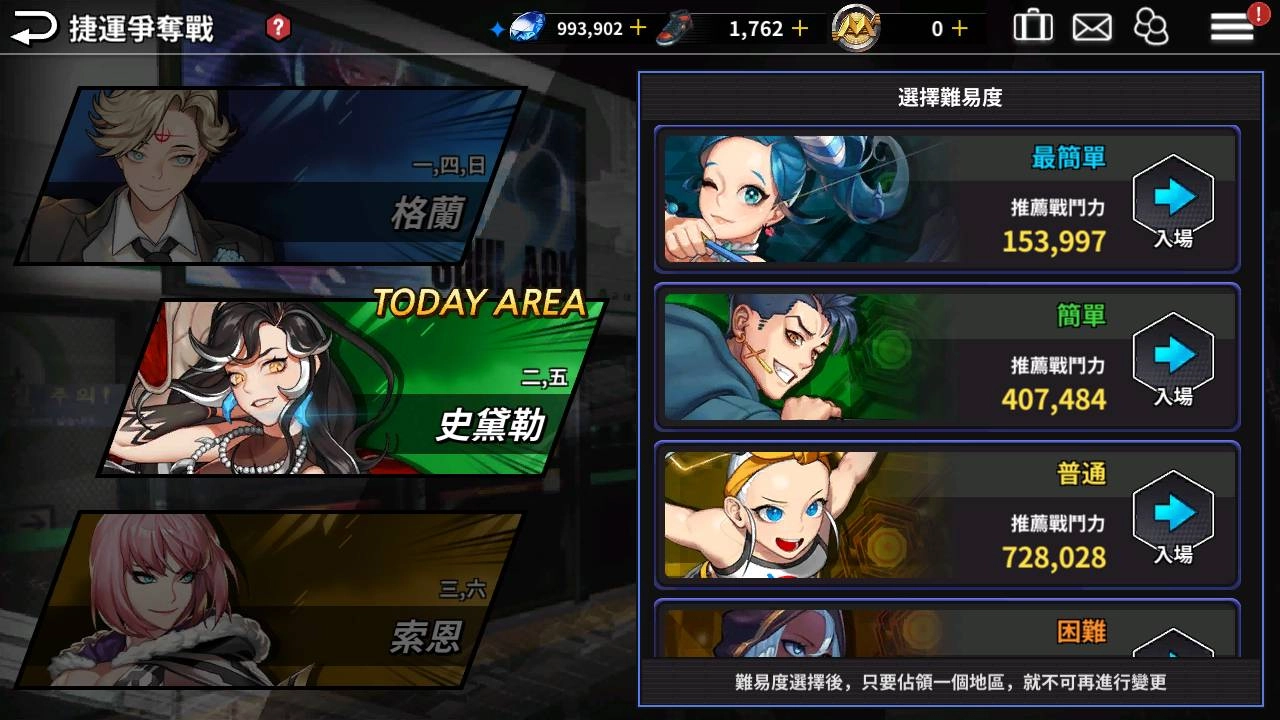This screenshot has height=720, width=1280.
Task: Open the mail inbox icon
Action: coord(1092,27)
